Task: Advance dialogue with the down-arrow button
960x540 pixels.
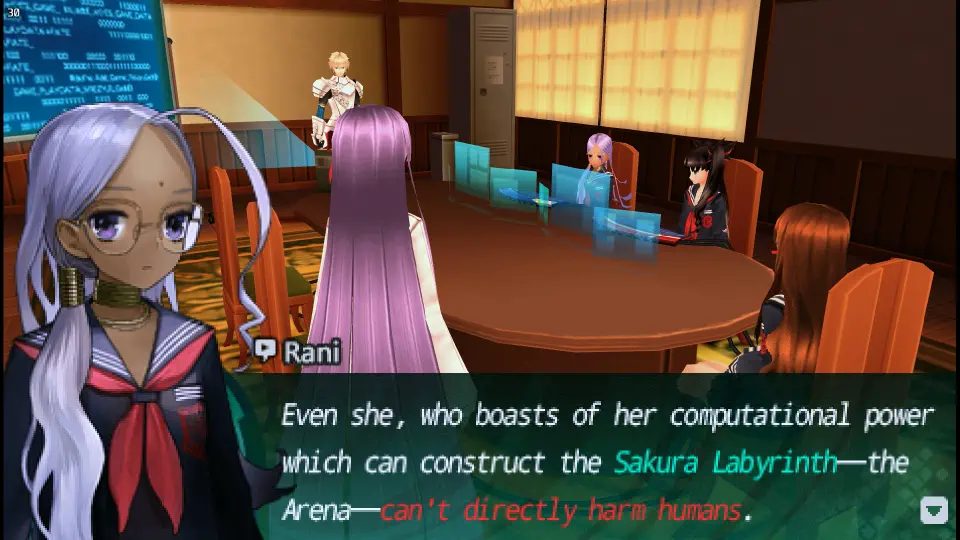Action: [933, 510]
